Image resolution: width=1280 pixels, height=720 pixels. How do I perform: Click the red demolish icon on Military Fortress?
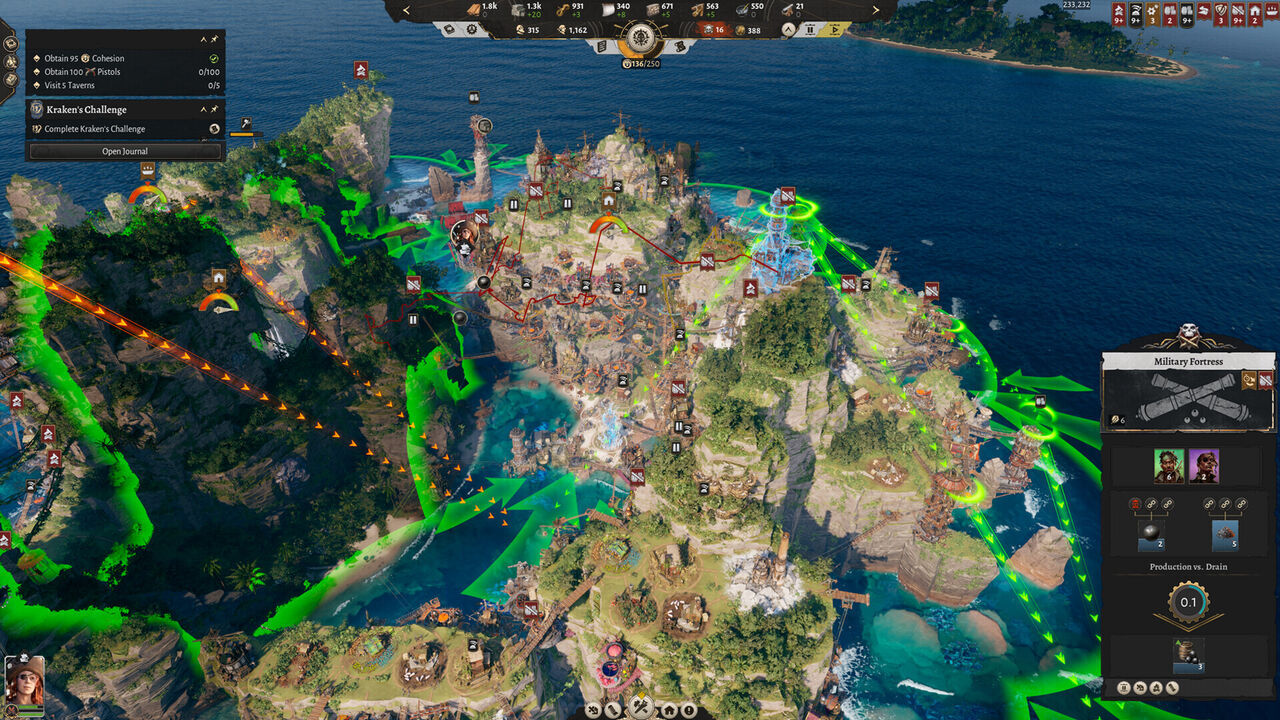(1266, 380)
